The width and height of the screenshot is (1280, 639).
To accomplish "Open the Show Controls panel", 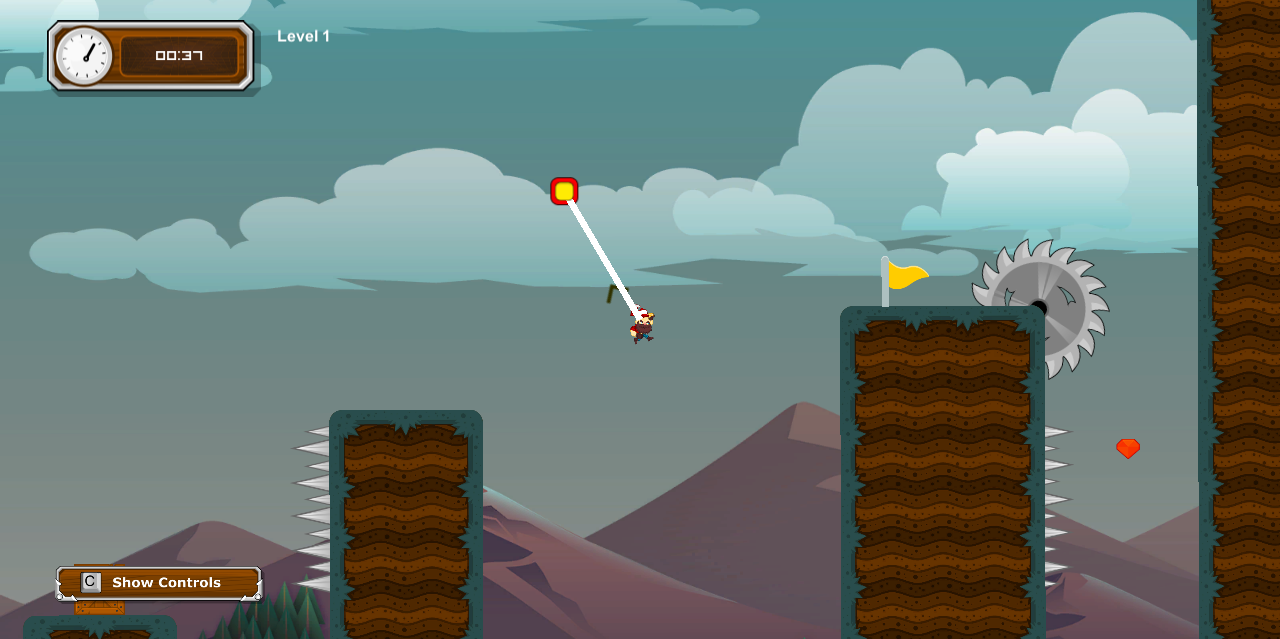I will point(159,582).
